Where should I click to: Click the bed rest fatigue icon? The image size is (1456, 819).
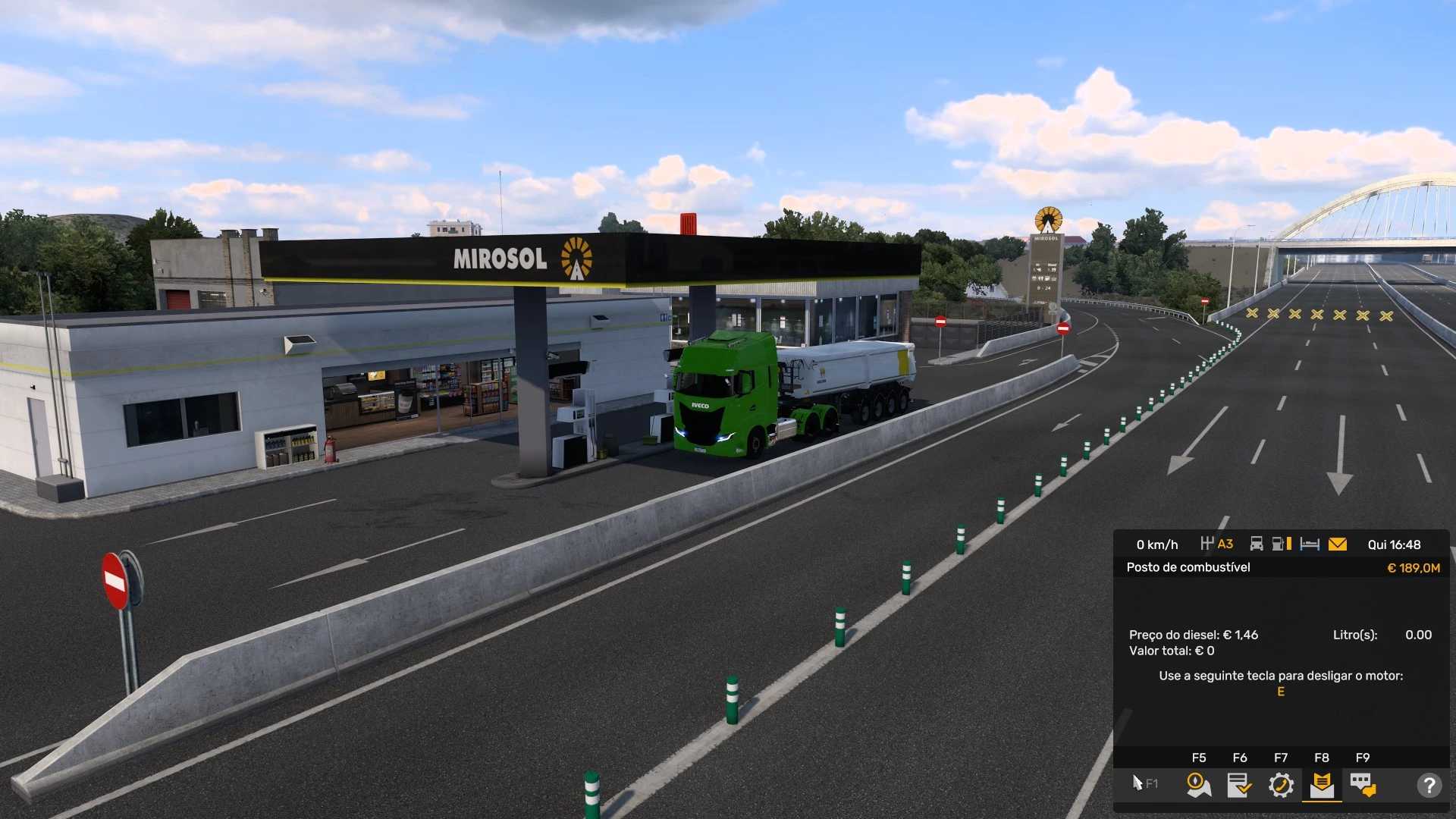tap(1310, 544)
